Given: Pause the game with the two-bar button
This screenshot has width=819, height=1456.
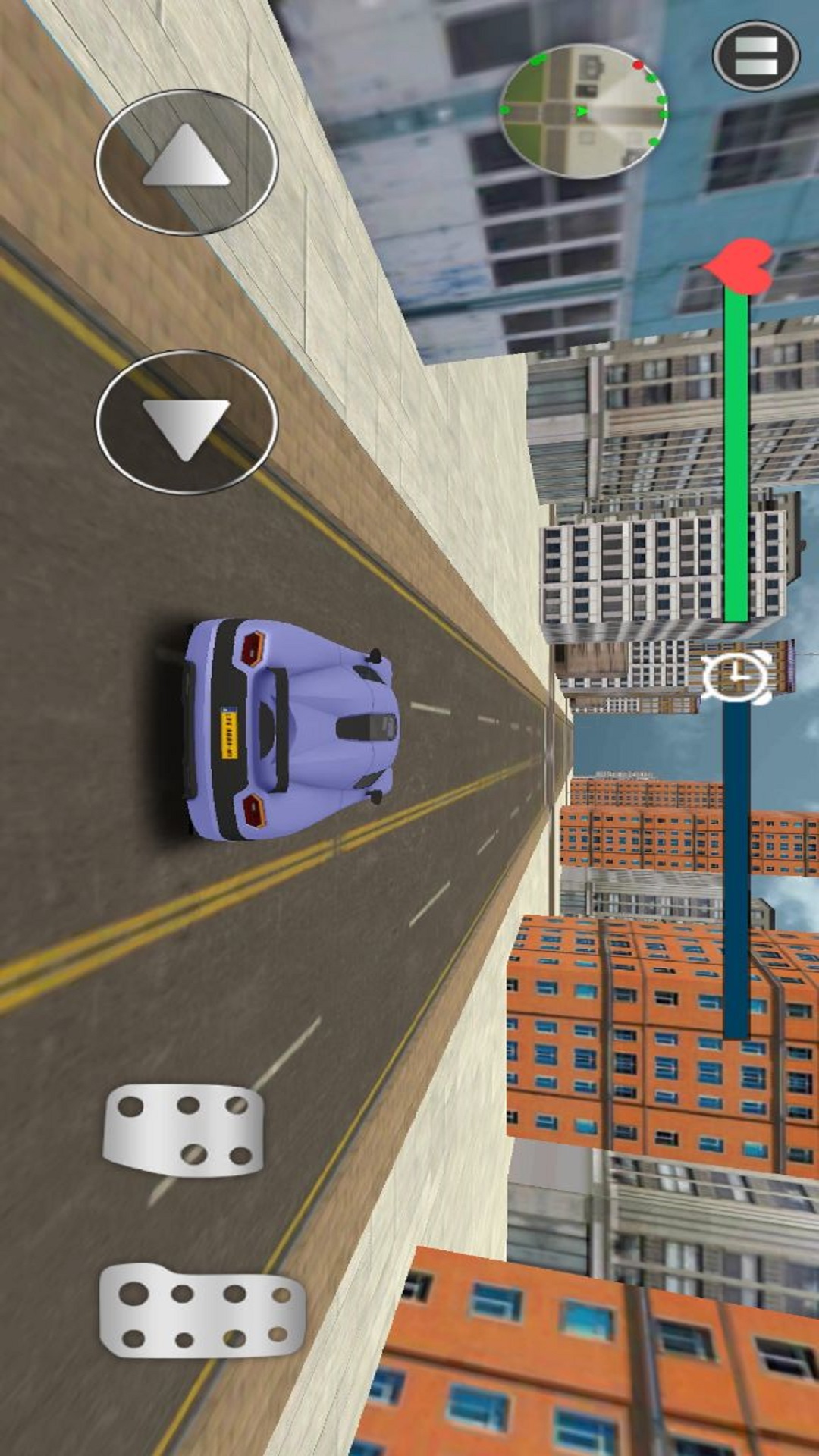Looking at the screenshot, I should pos(756,56).
